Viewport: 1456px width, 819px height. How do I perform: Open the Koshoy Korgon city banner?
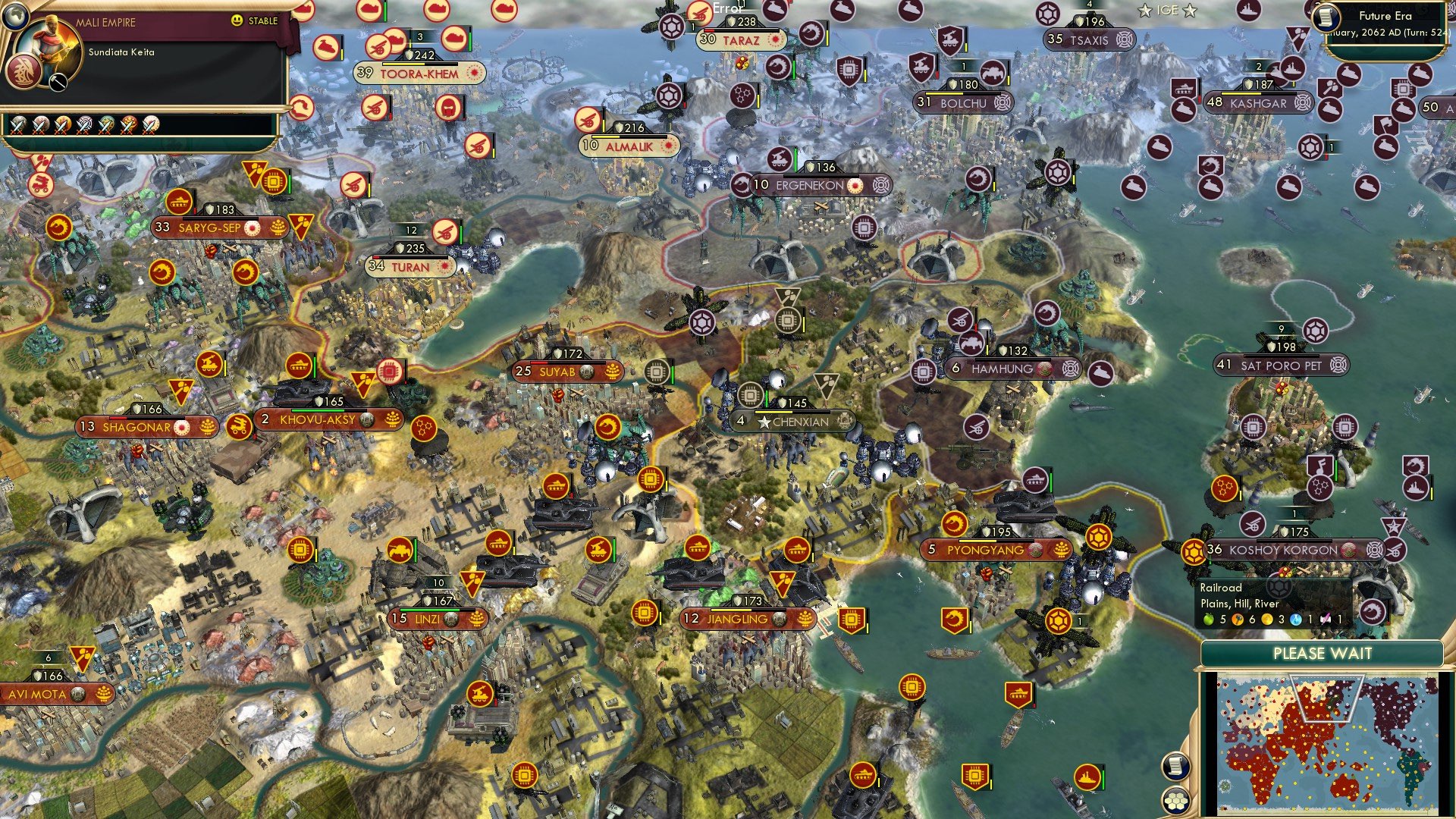click(1284, 550)
